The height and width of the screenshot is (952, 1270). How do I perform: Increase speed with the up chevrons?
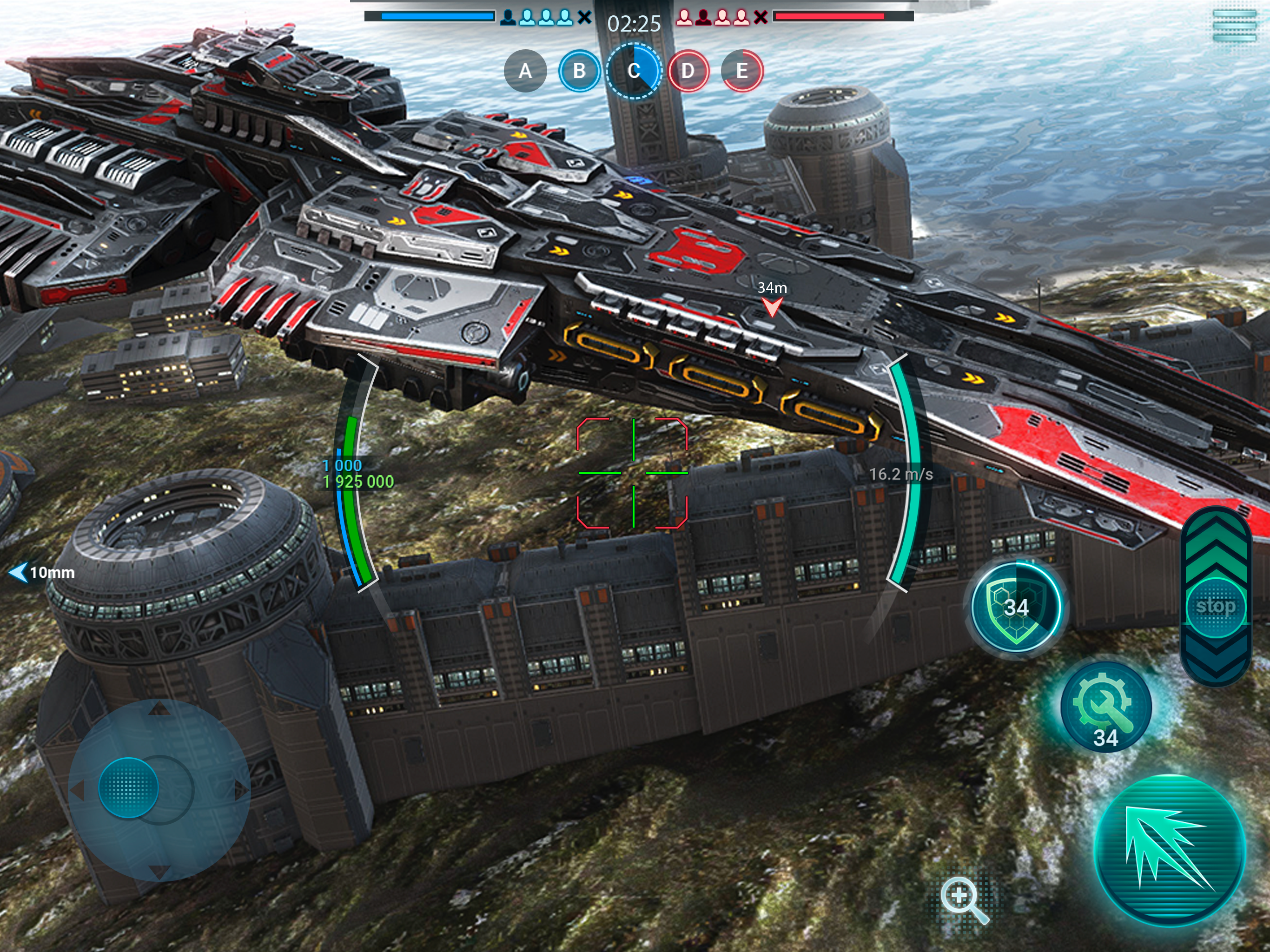click(x=1216, y=545)
